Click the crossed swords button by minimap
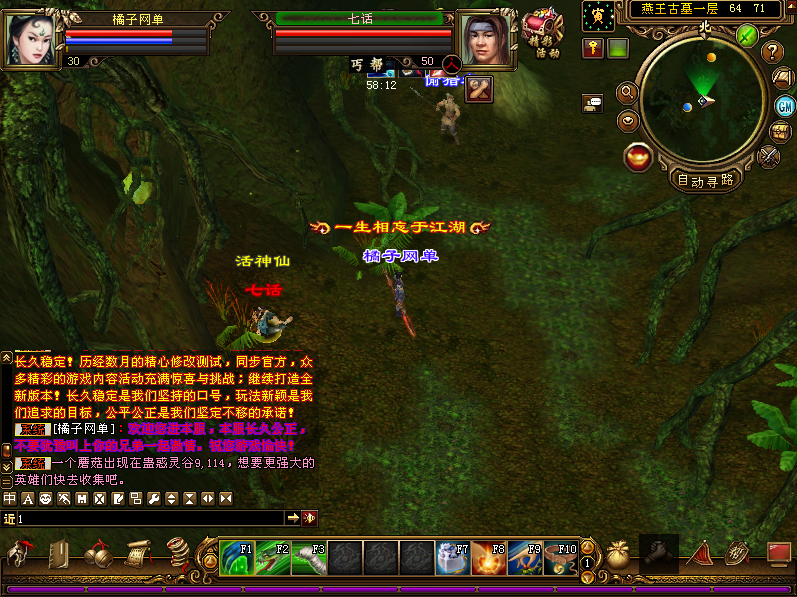The image size is (797, 597). pyautogui.click(x=769, y=156)
